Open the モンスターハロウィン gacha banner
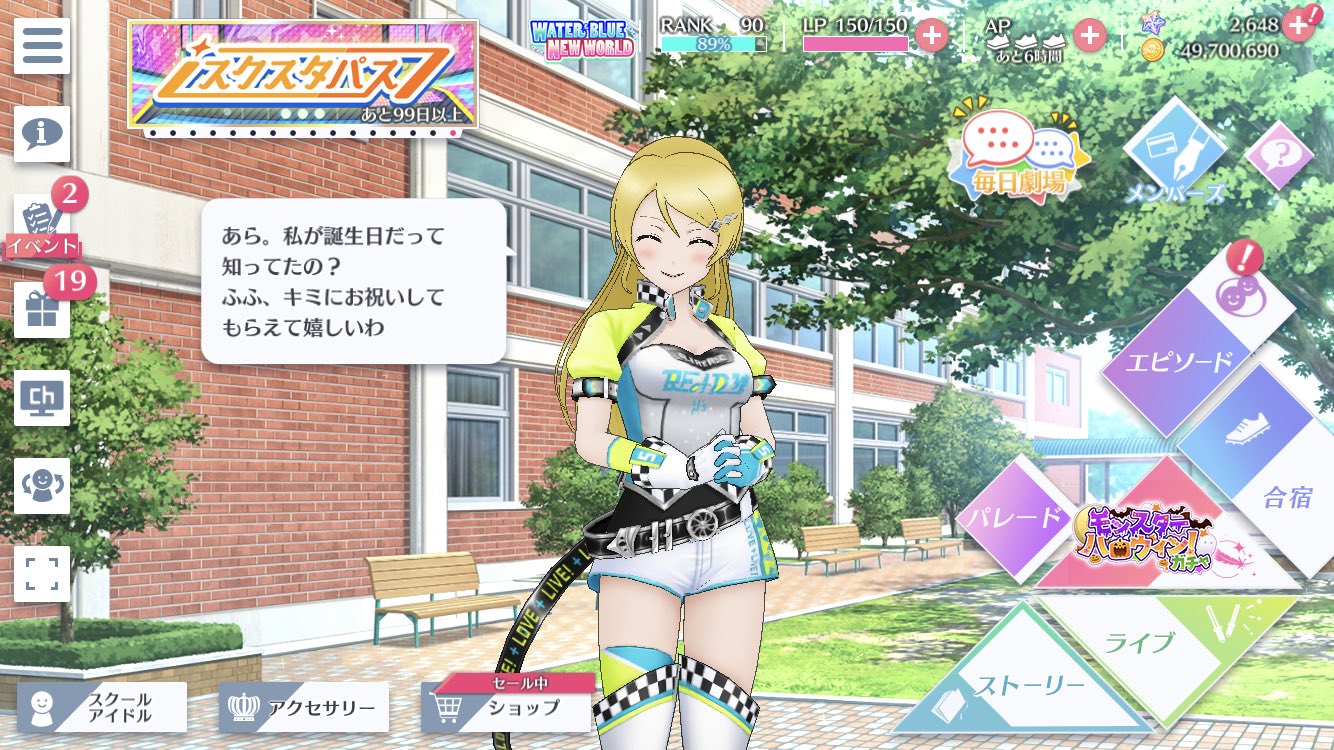 (x=1152, y=540)
